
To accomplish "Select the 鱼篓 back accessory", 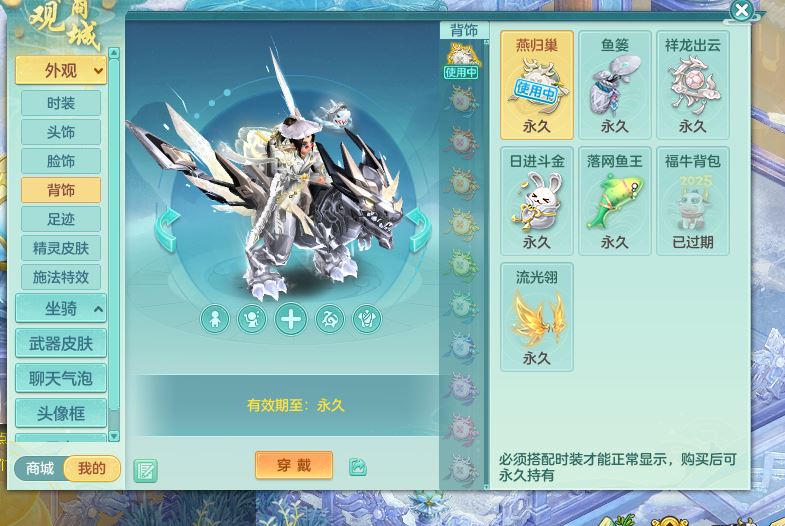I will coord(614,85).
